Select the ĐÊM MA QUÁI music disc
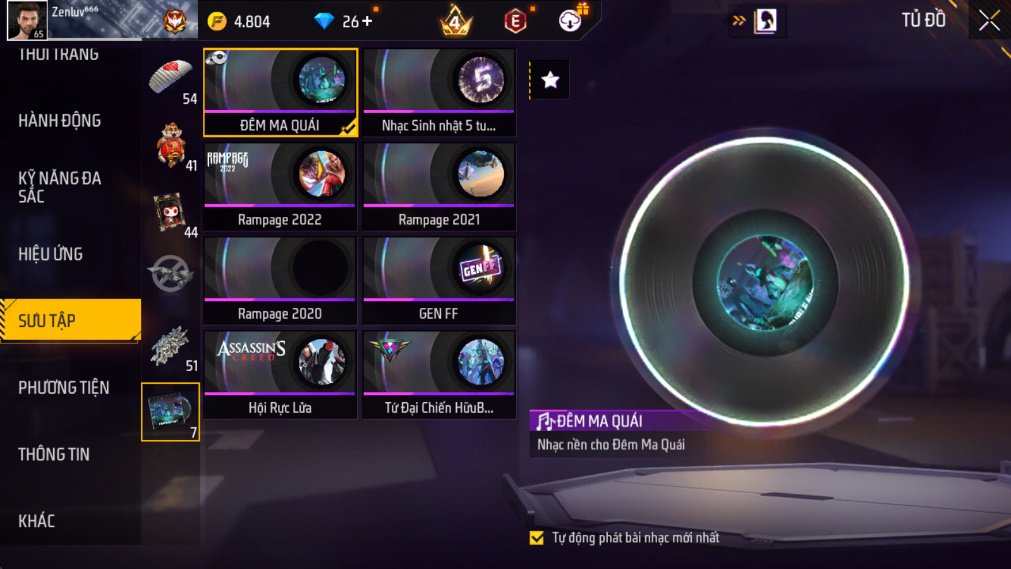 pos(280,92)
